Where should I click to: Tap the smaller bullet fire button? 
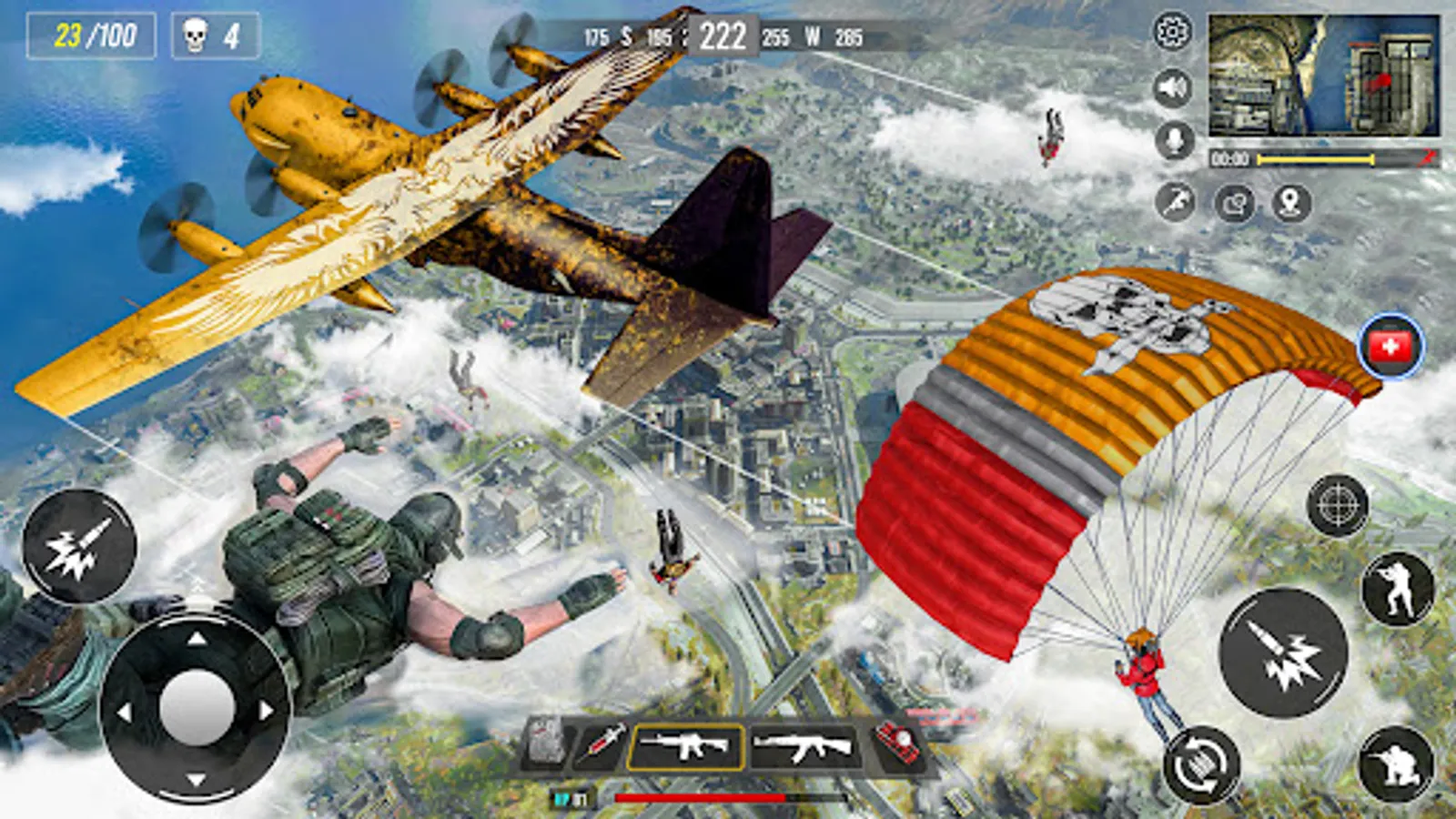(x=79, y=546)
